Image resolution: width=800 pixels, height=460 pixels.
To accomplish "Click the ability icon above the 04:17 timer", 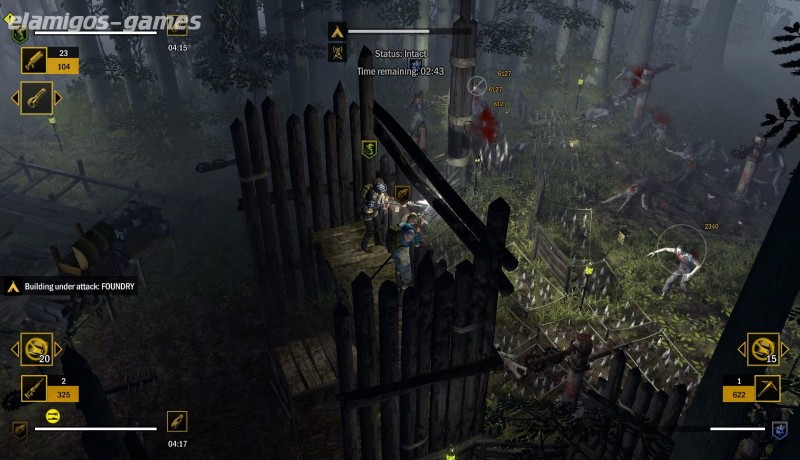I will click(x=177, y=421).
